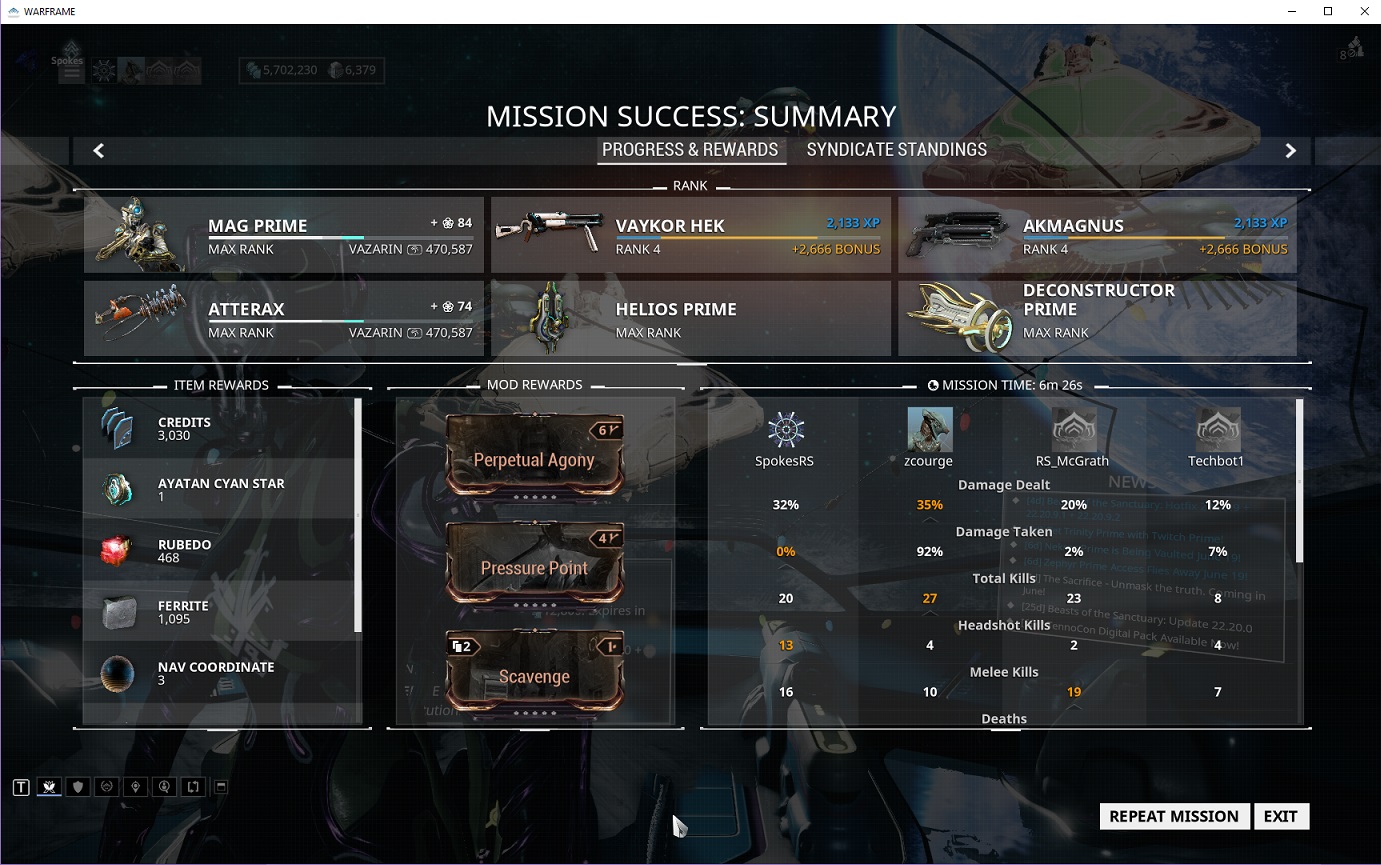Viewport: 1381px width, 865px height.
Task: Close the Warframe window
Action: (x=1364, y=12)
